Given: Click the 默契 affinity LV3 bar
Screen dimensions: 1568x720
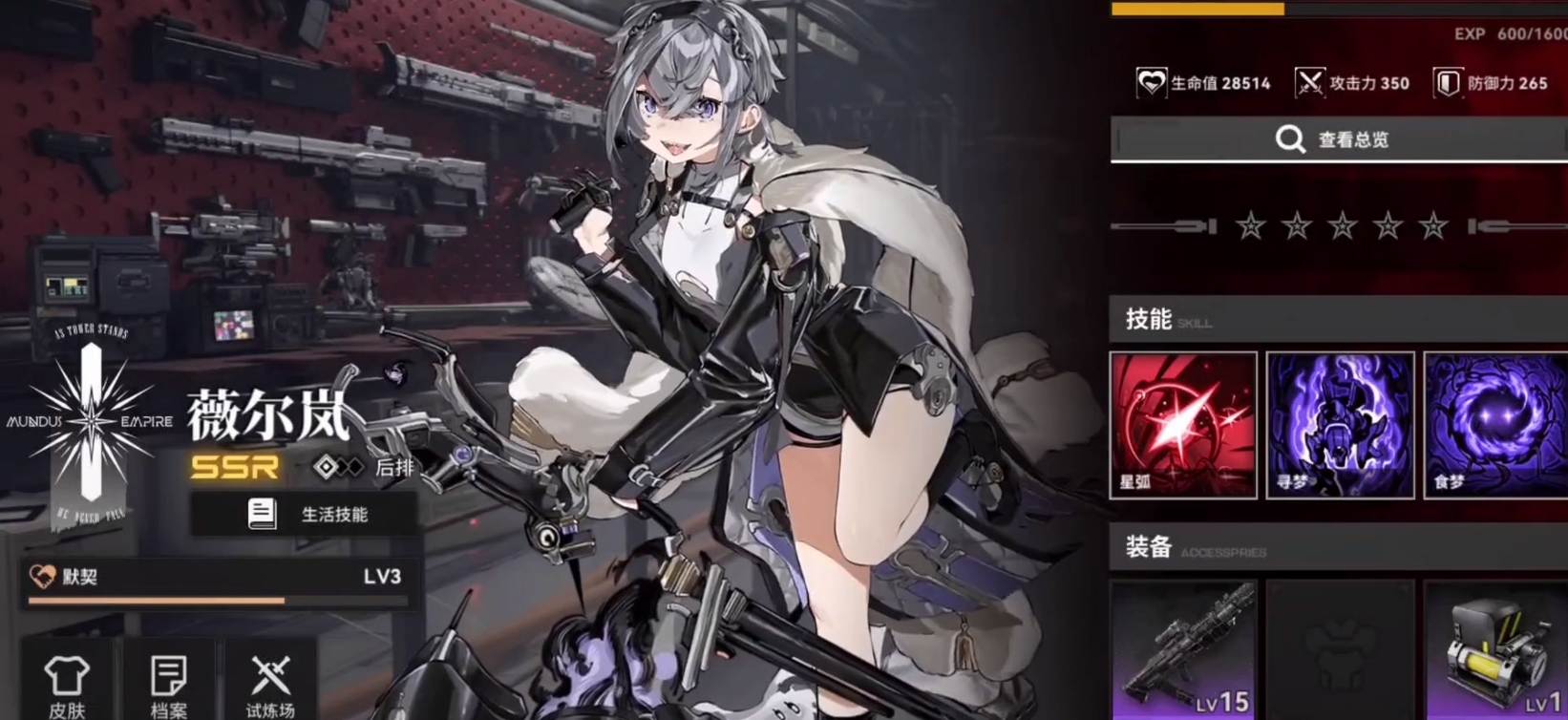Looking at the screenshot, I should (x=218, y=582).
